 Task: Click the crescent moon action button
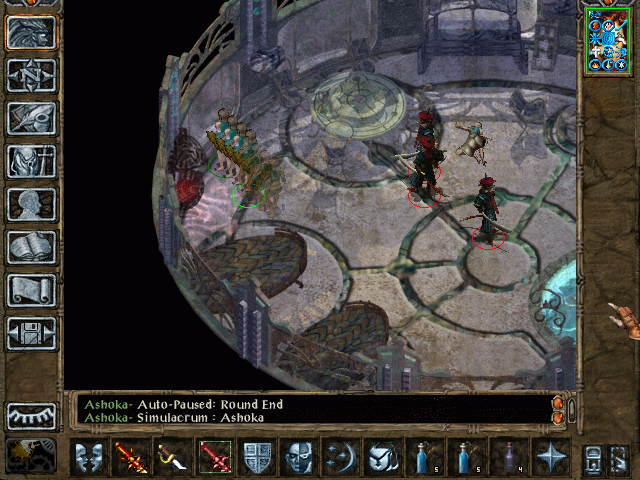(x=342, y=457)
